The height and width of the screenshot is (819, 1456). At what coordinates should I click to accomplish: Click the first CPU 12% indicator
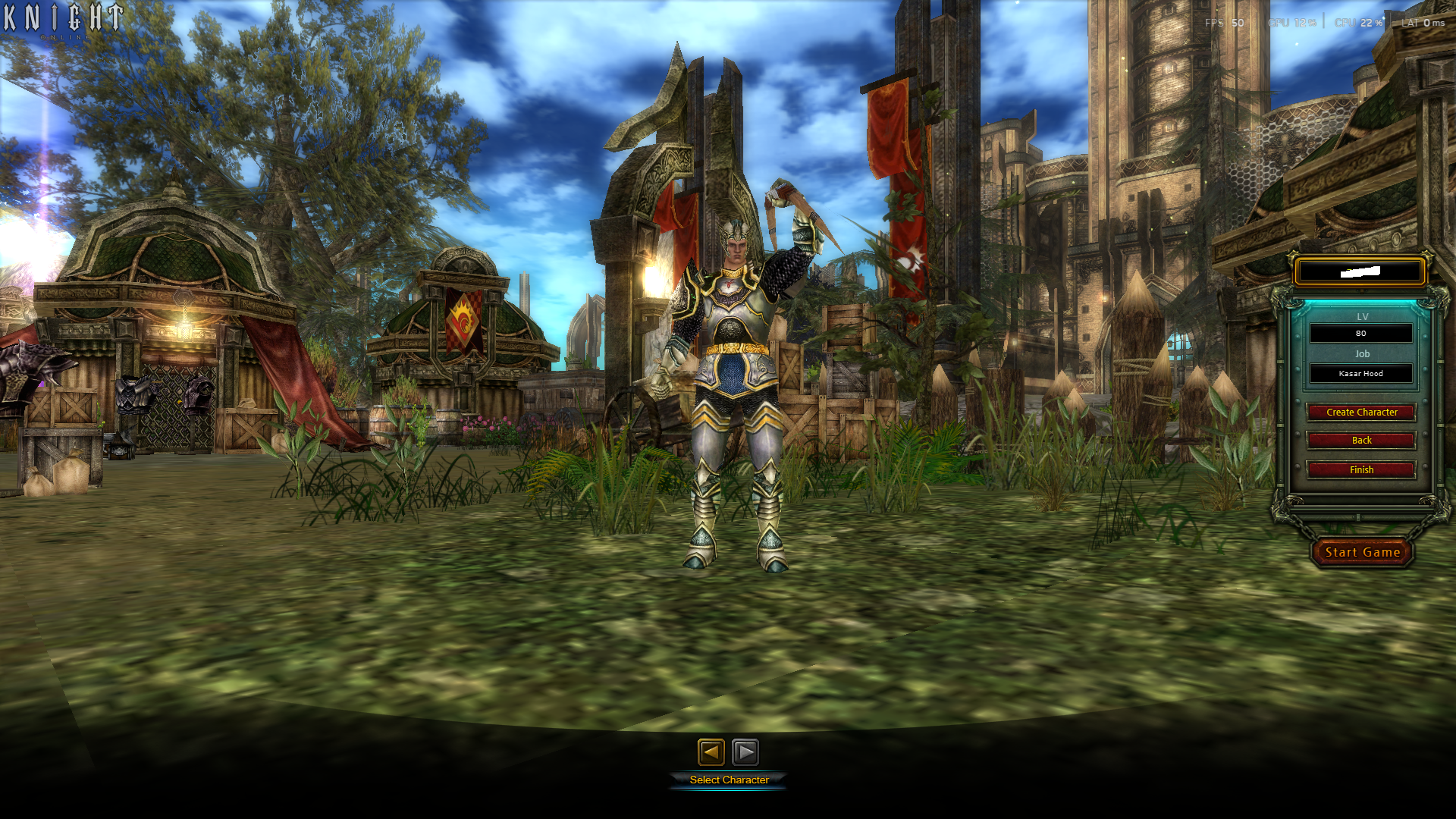tap(1289, 22)
